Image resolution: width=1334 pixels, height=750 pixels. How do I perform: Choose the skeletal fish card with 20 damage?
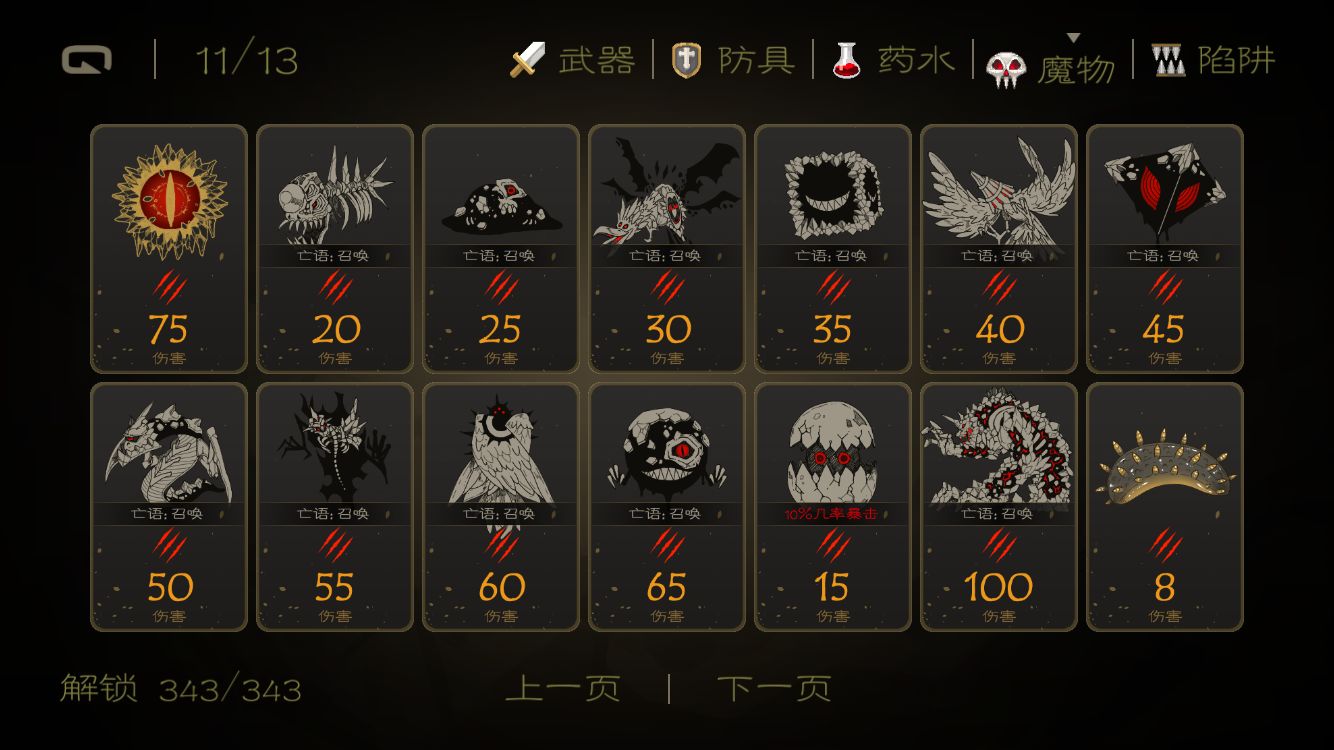(x=335, y=249)
